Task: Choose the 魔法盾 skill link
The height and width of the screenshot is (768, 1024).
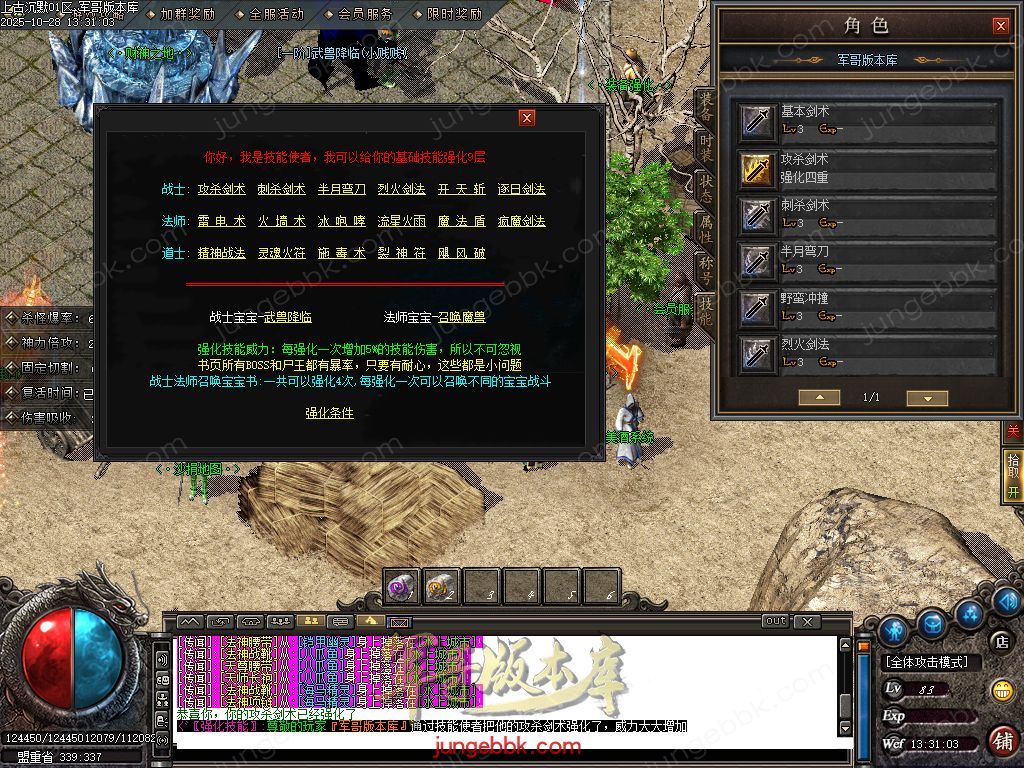Action: tap(461, 221)
